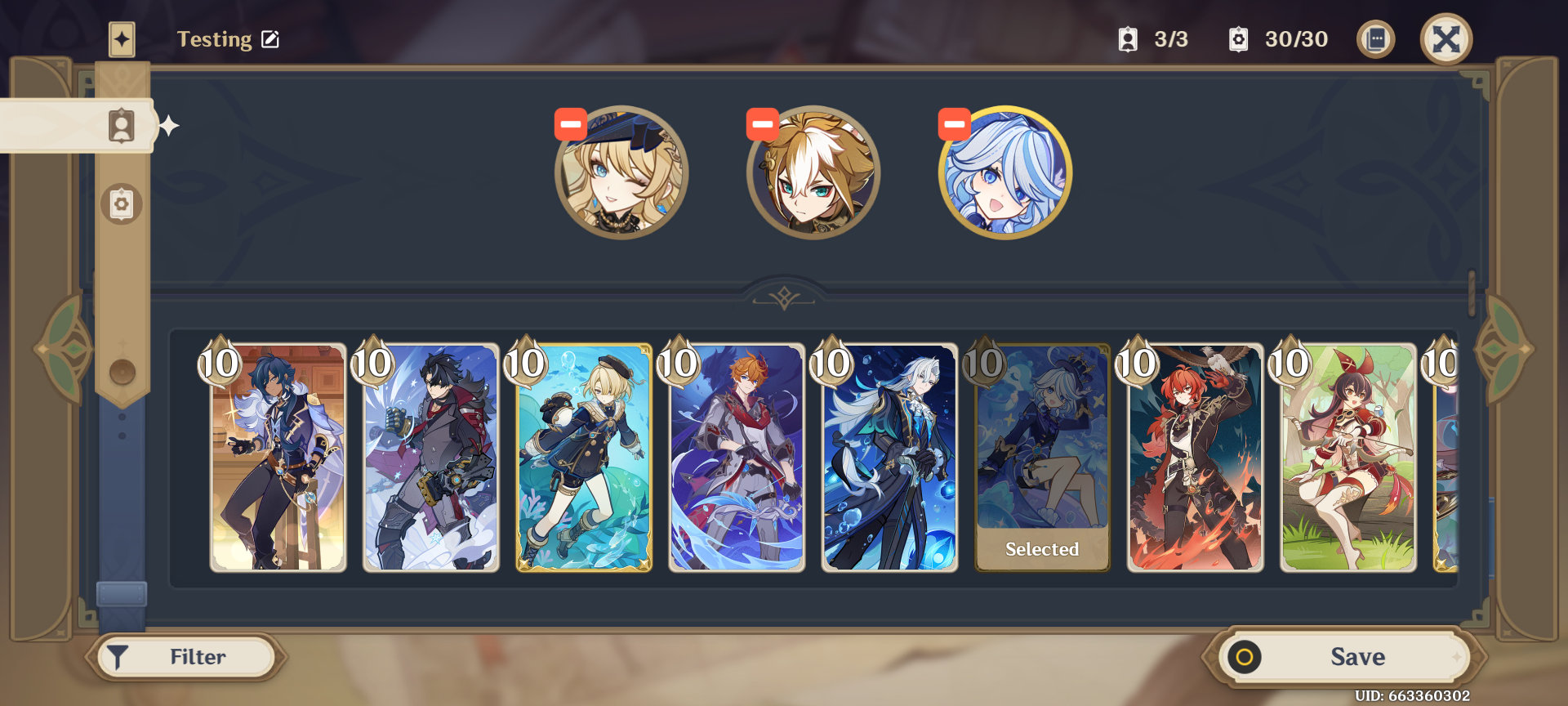1568x706 pixels.
Task: Open the card list preview icon top right
Action: pyautogui.click(x=1376, y=38)
